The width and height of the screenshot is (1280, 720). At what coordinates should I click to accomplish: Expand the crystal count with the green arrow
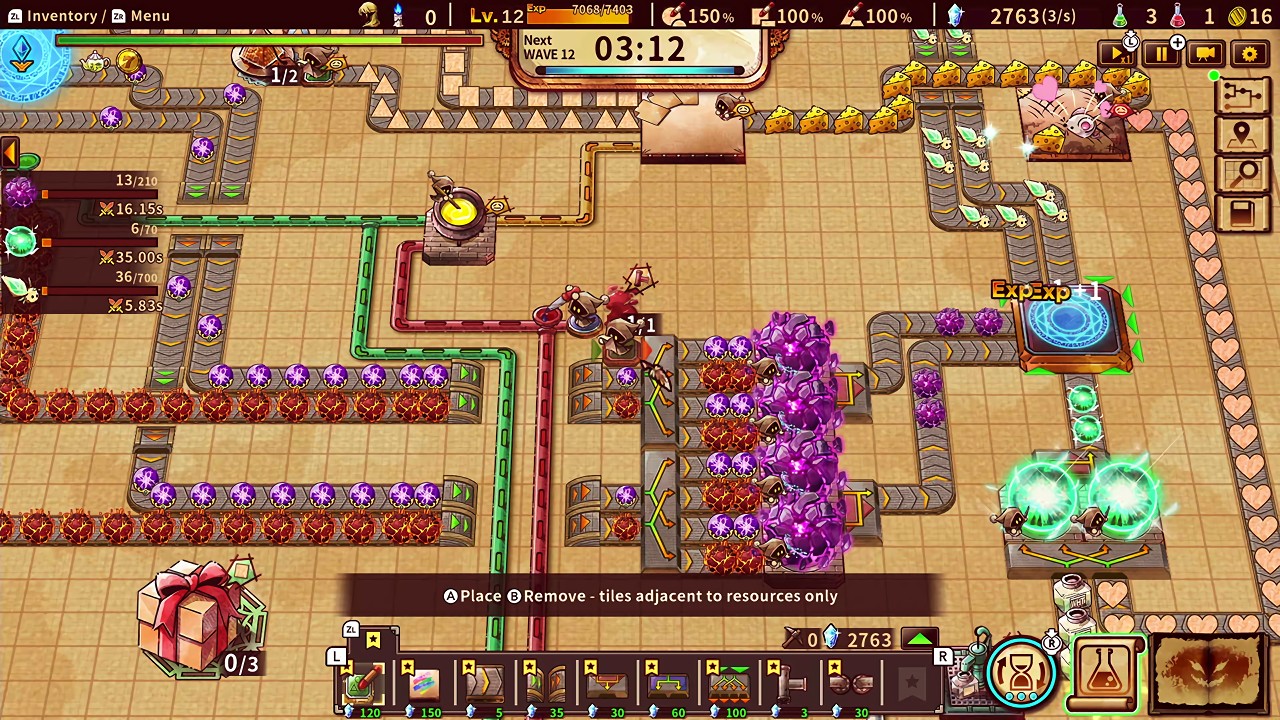pos(919,638)
